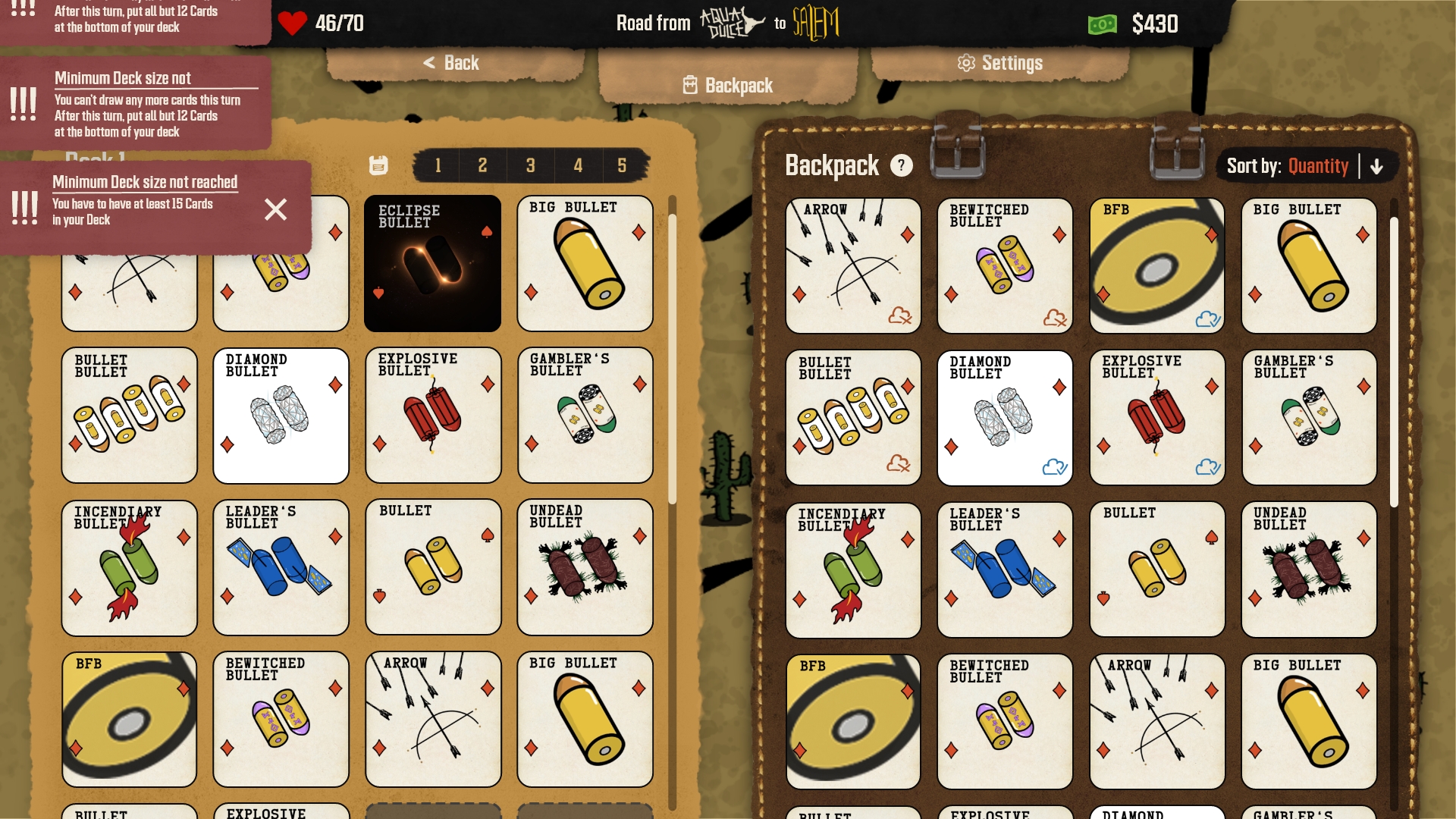This screenshot has height=819, width=1456.
Task: Open the Backpack help question mark
Action: pyautogui.click(x=901, y=165)
